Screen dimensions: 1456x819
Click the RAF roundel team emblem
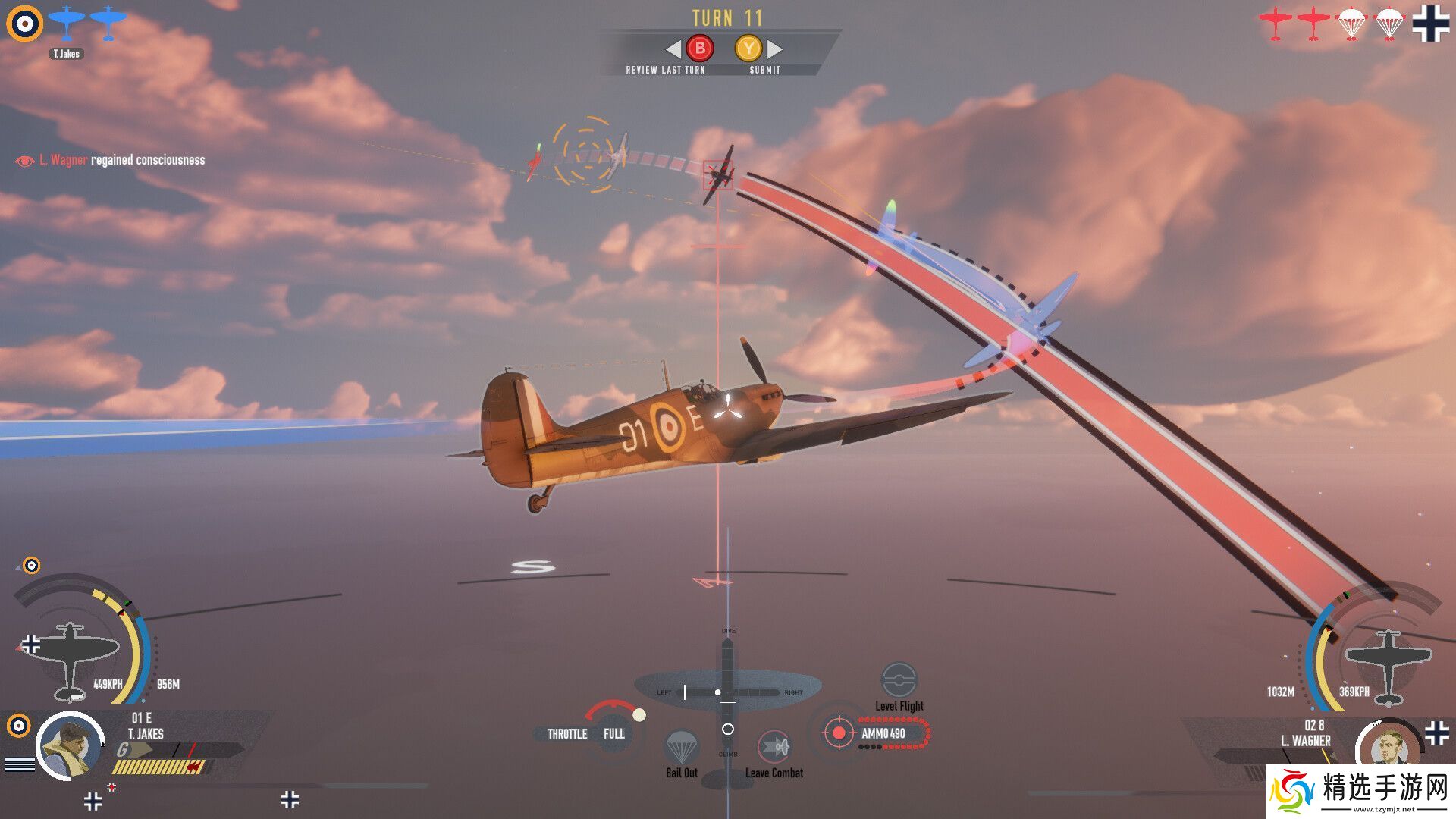pos(24,24)
